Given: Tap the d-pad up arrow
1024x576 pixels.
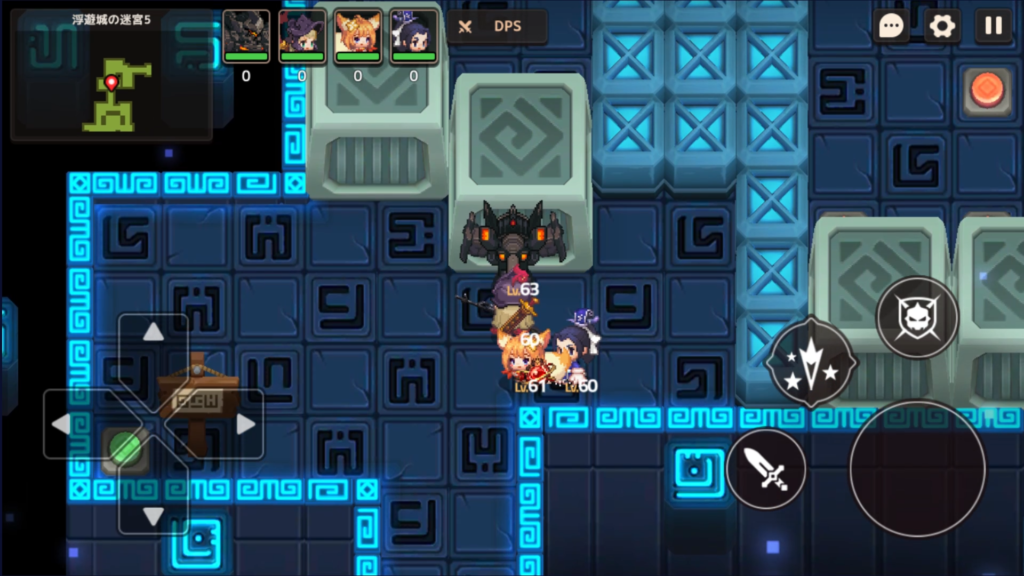Looking at the screenshot, I should [153, 334].
